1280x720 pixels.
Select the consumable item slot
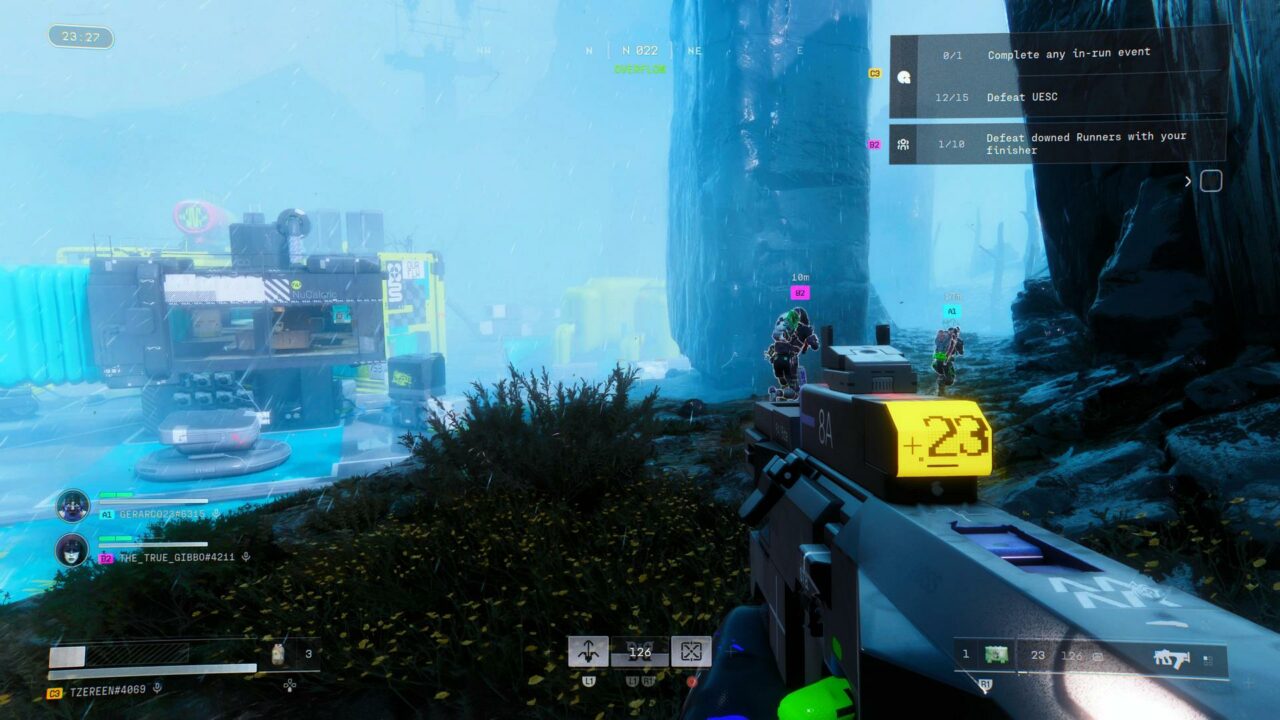280,655
